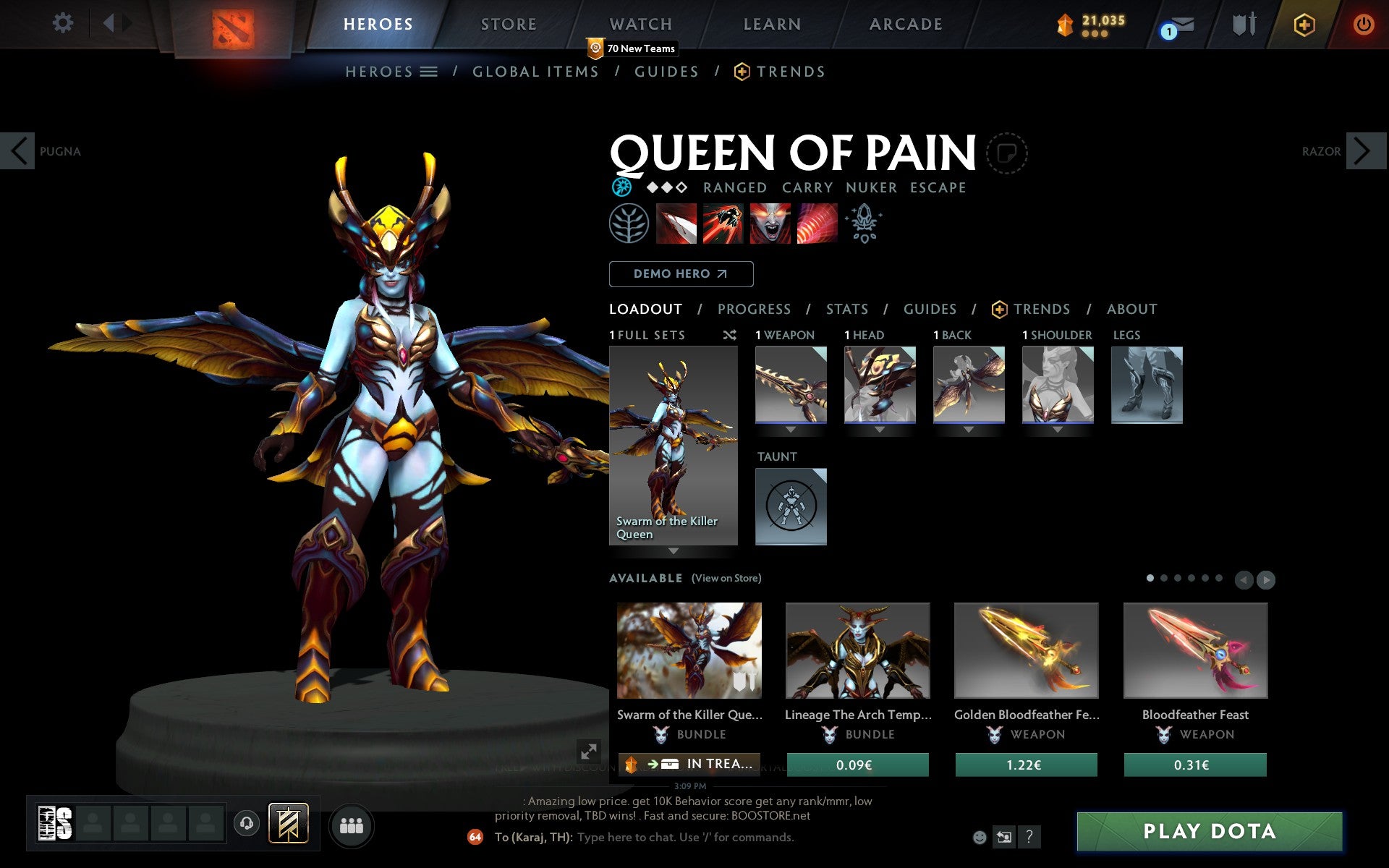Click the DEMO HERO button
Screen dimensions: 1389x868
(681, 274)
